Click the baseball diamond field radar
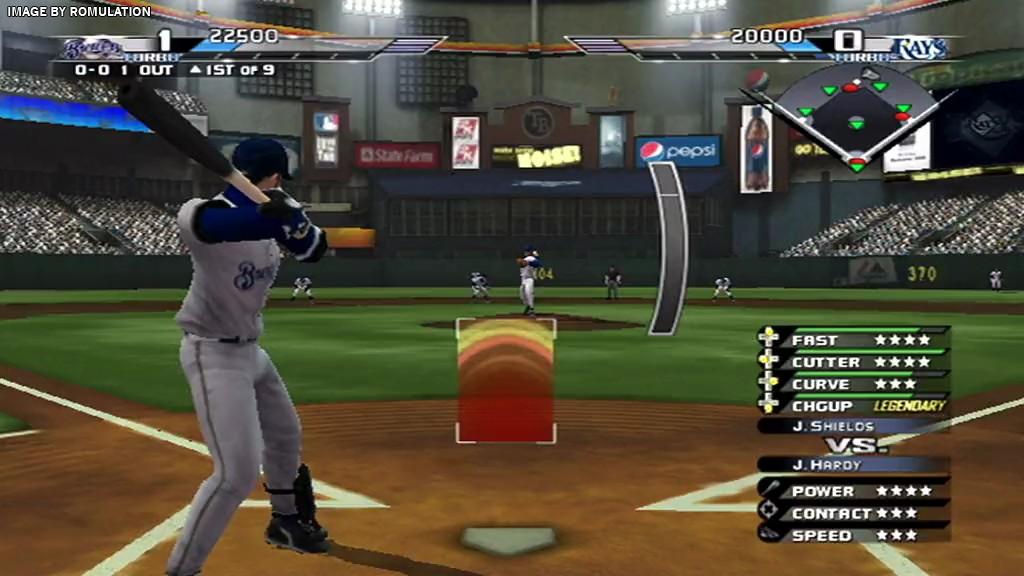1024x576 pixels. (x=856, y=118)
